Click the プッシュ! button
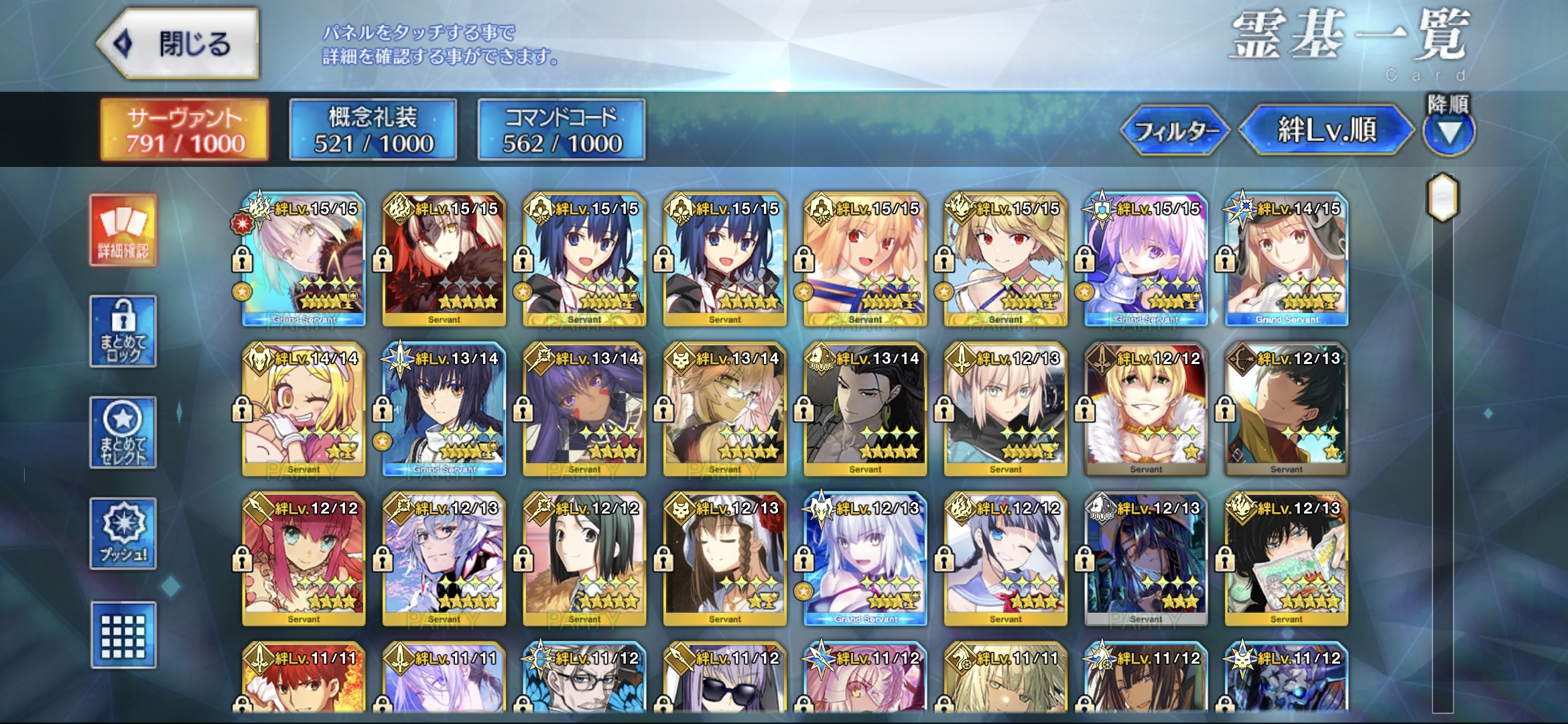1568x724 pixels. pos(123,534)
